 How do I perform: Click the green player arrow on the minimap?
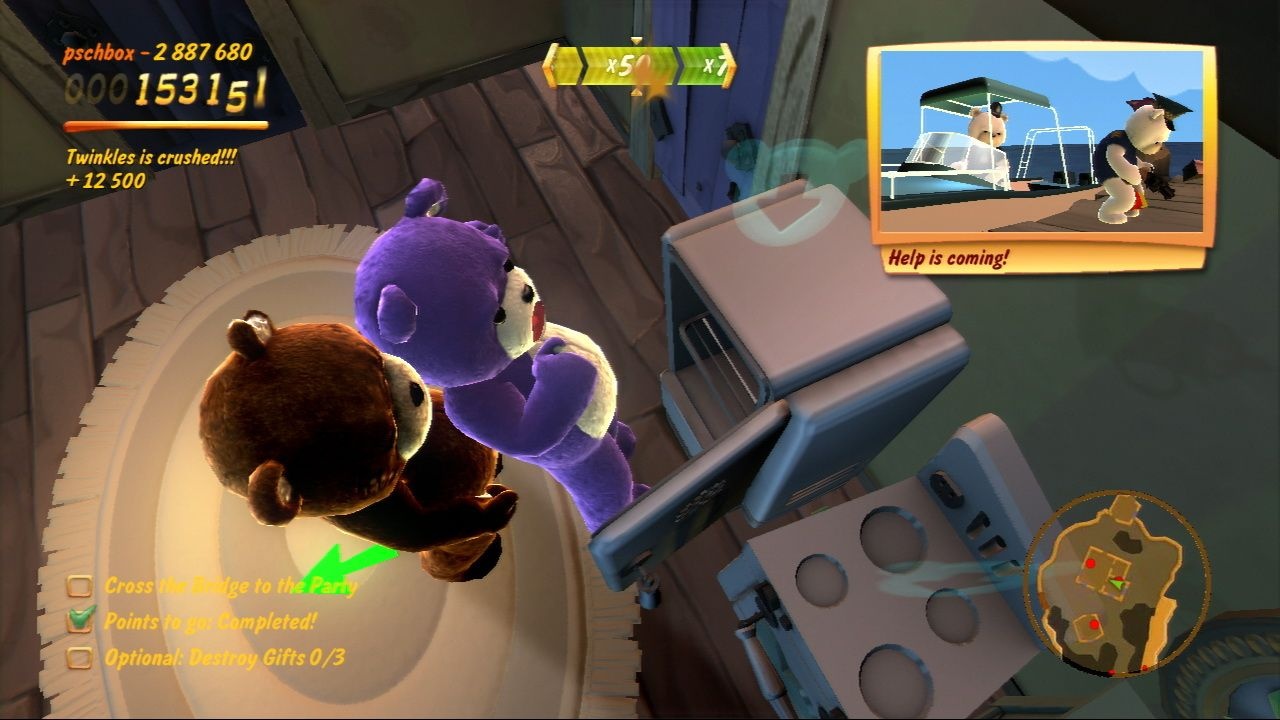point(1117,584)
